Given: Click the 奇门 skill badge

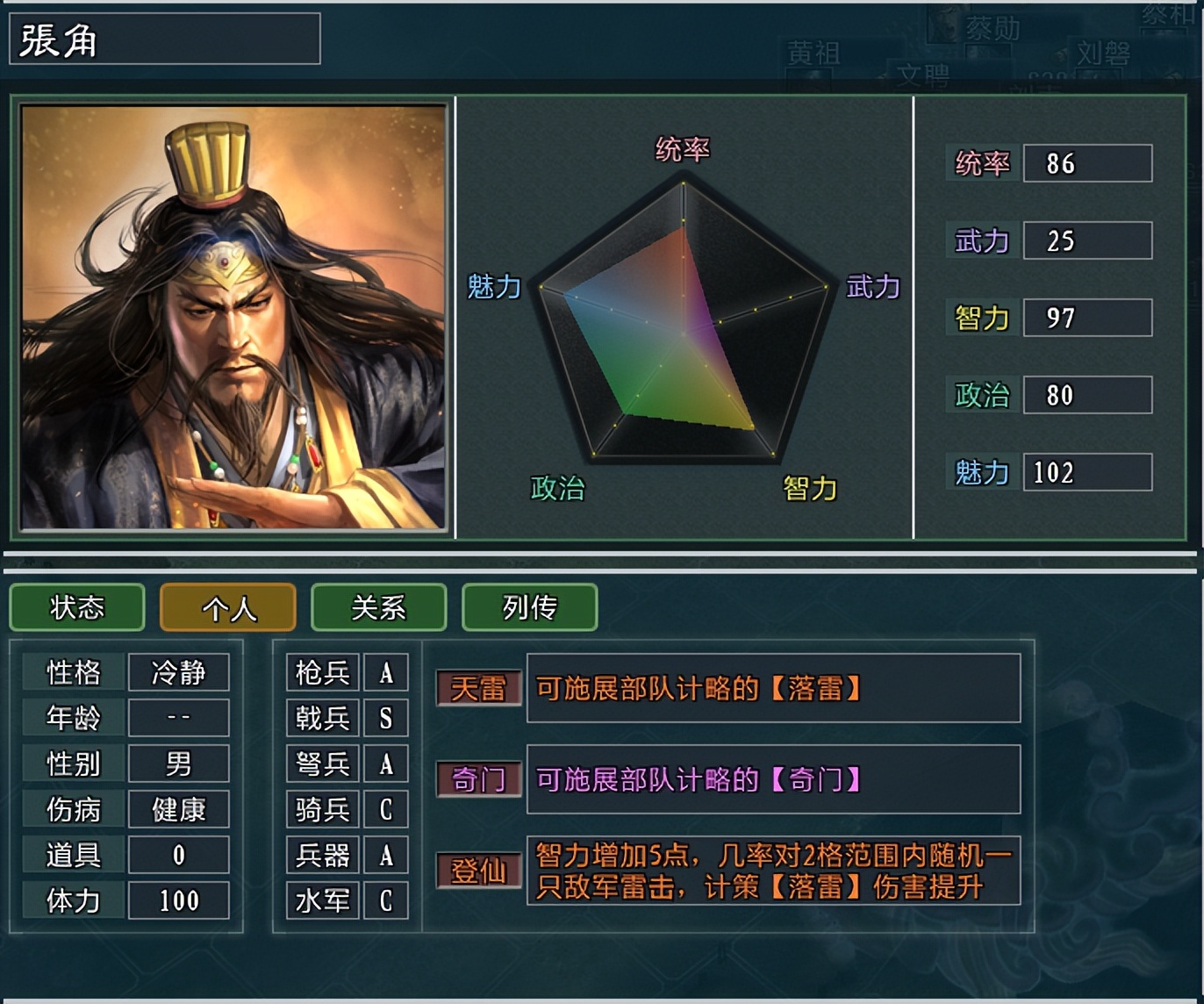Looking at the screenshot, I should (478, 779).
